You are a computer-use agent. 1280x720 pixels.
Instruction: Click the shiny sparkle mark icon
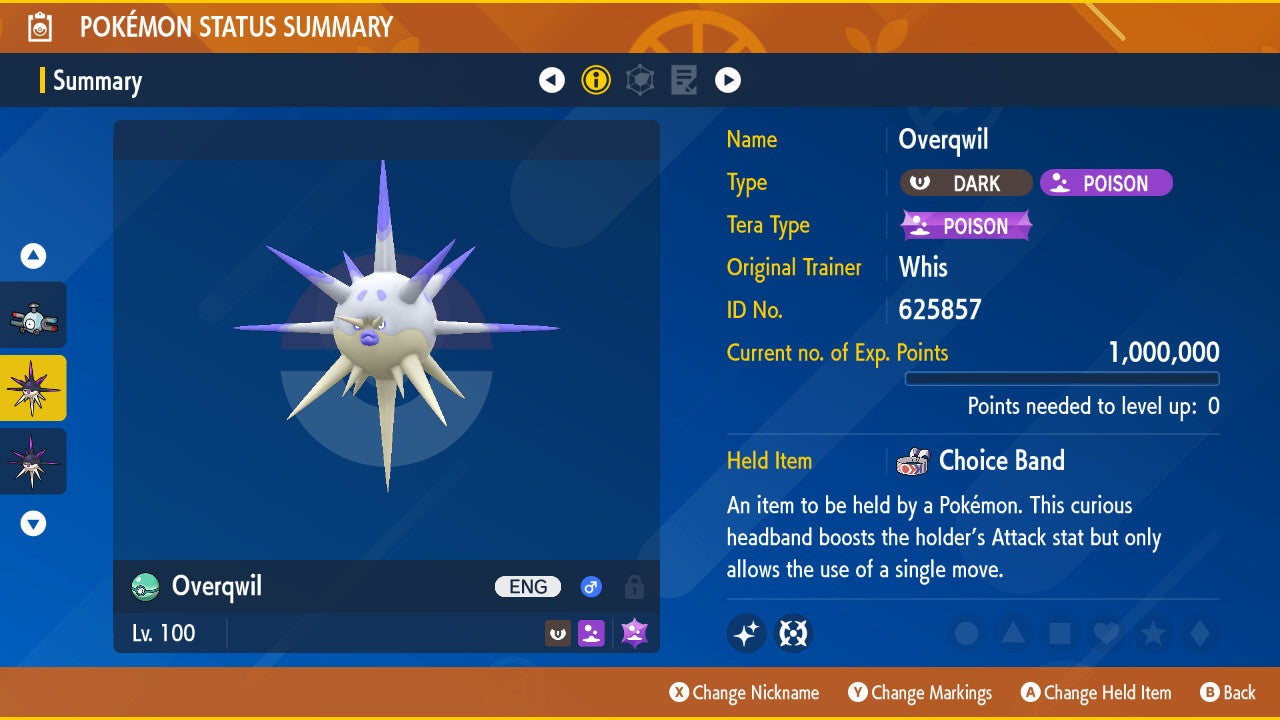tap(746, 633)
